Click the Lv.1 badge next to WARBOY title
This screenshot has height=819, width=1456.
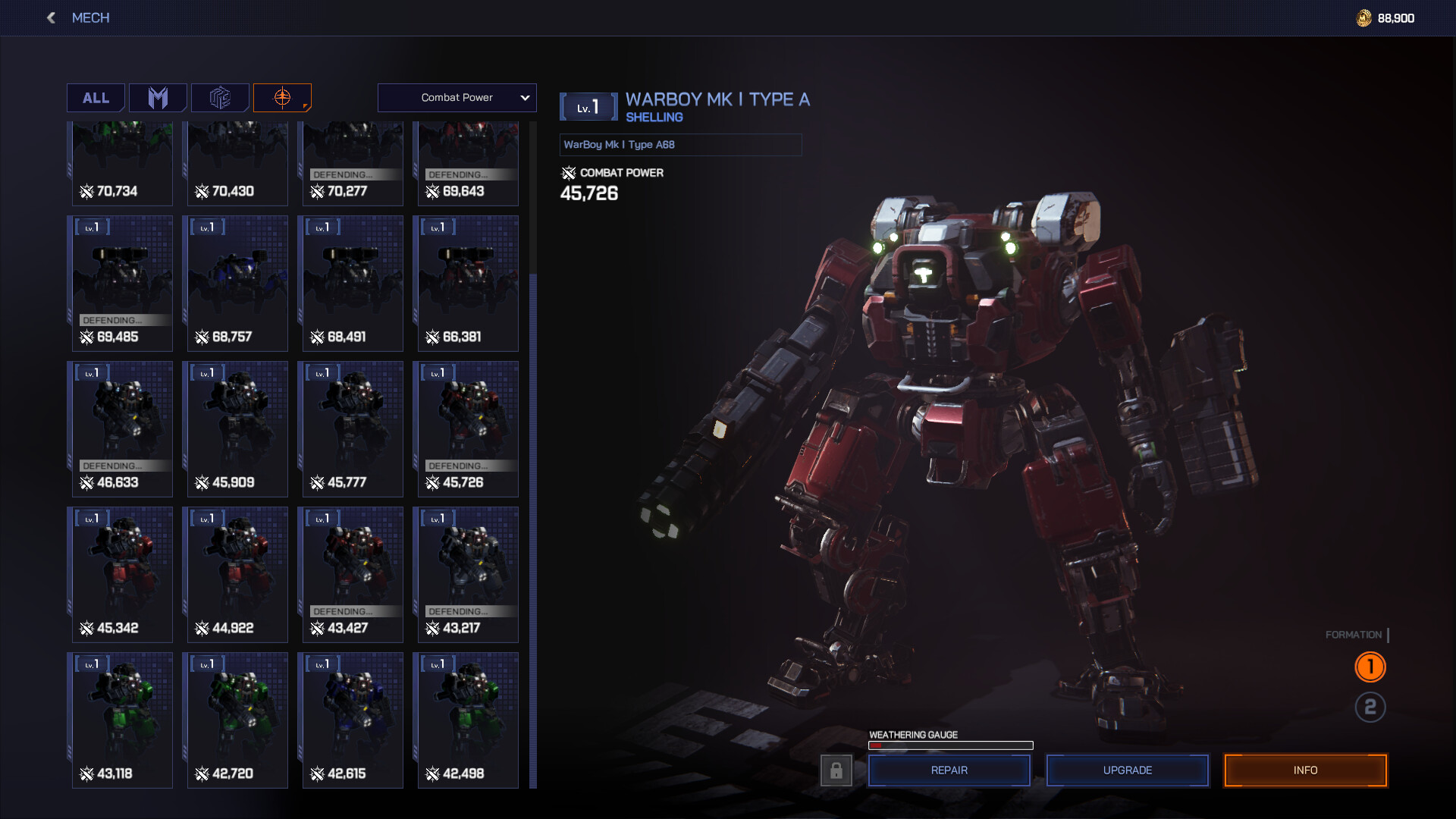pyautogui.click(x=588, y=106)
